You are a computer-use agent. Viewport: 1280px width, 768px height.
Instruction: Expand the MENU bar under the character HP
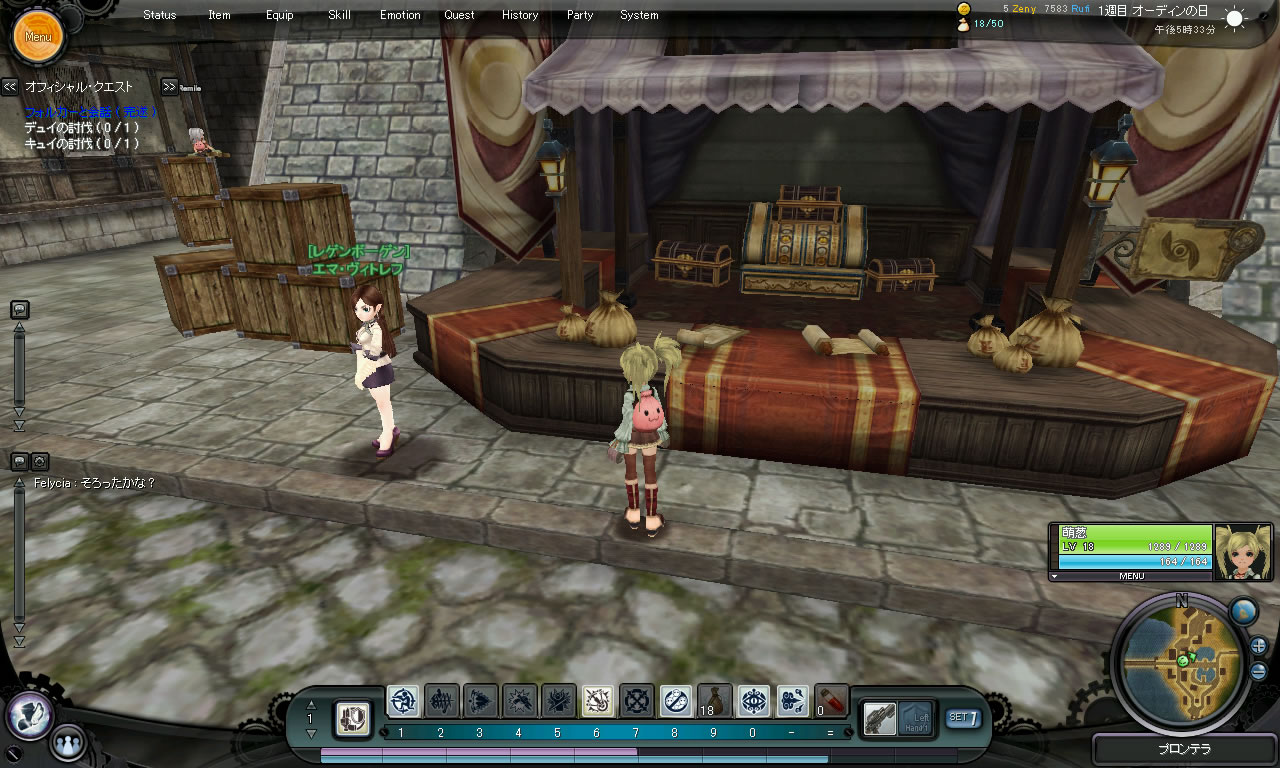tap(1131, 576)
